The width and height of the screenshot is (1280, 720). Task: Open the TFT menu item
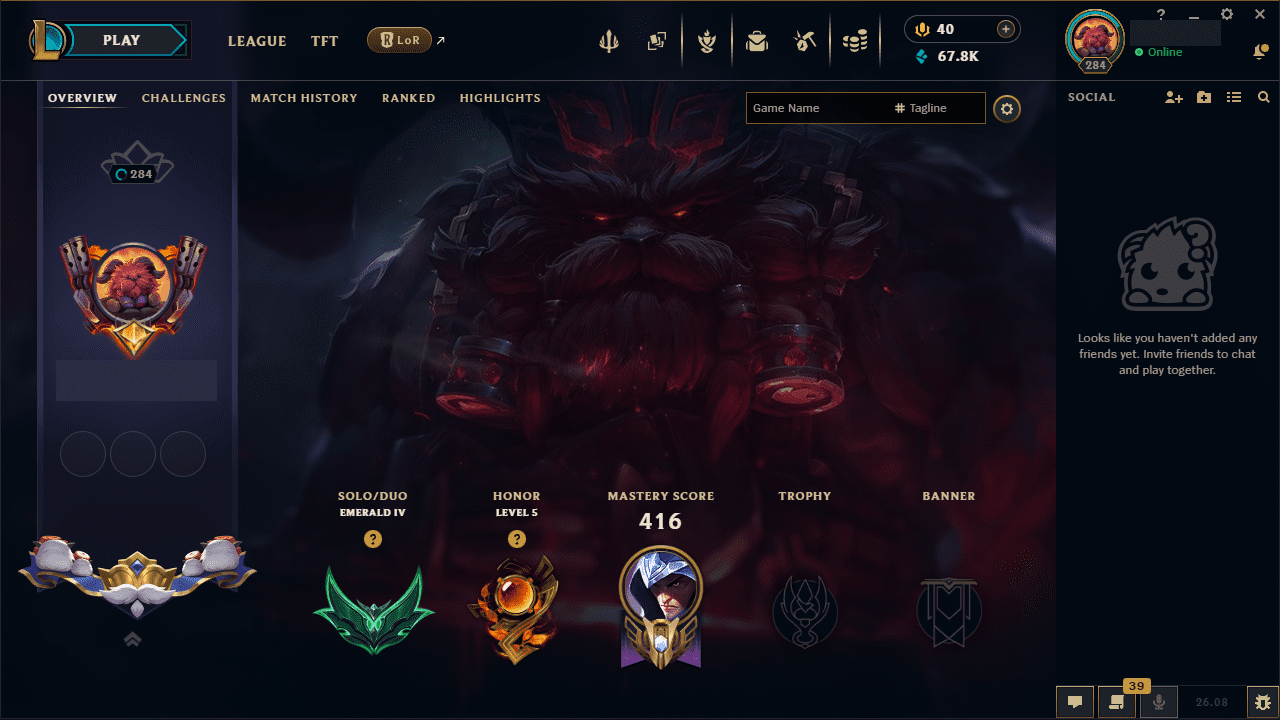(x=324, y=41)
